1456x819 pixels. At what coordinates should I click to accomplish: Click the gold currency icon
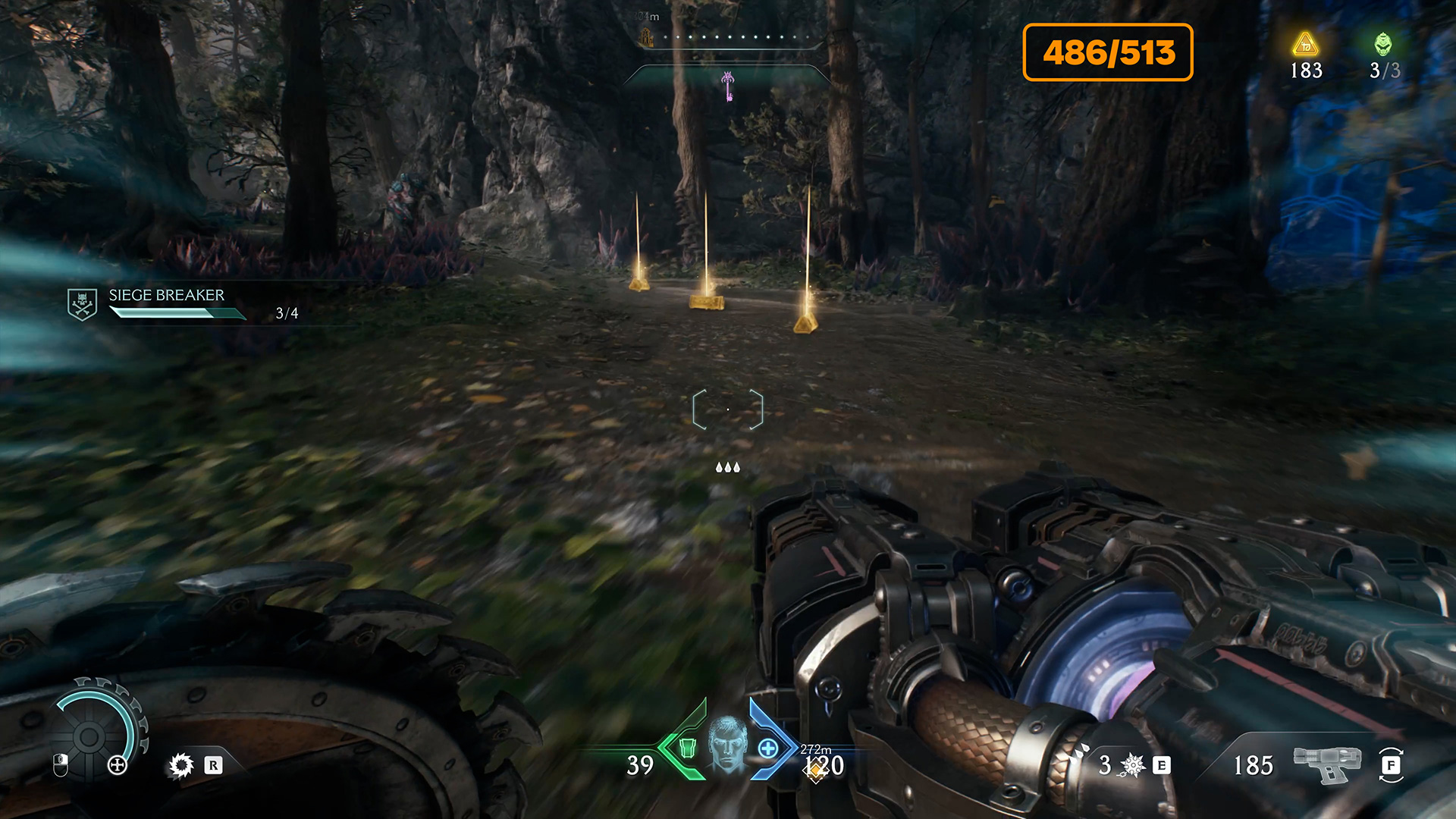click(1305, 44)
